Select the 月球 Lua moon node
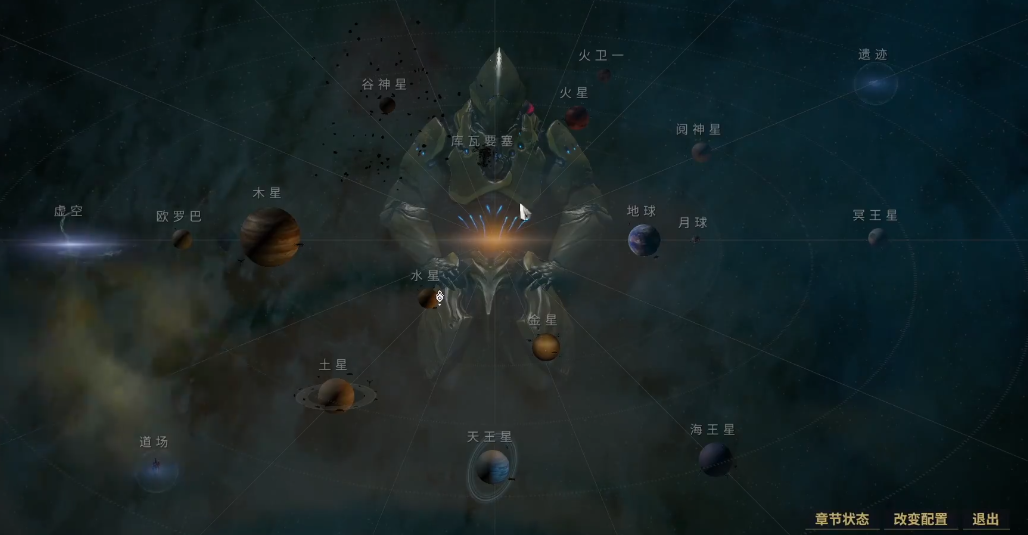 696,239
